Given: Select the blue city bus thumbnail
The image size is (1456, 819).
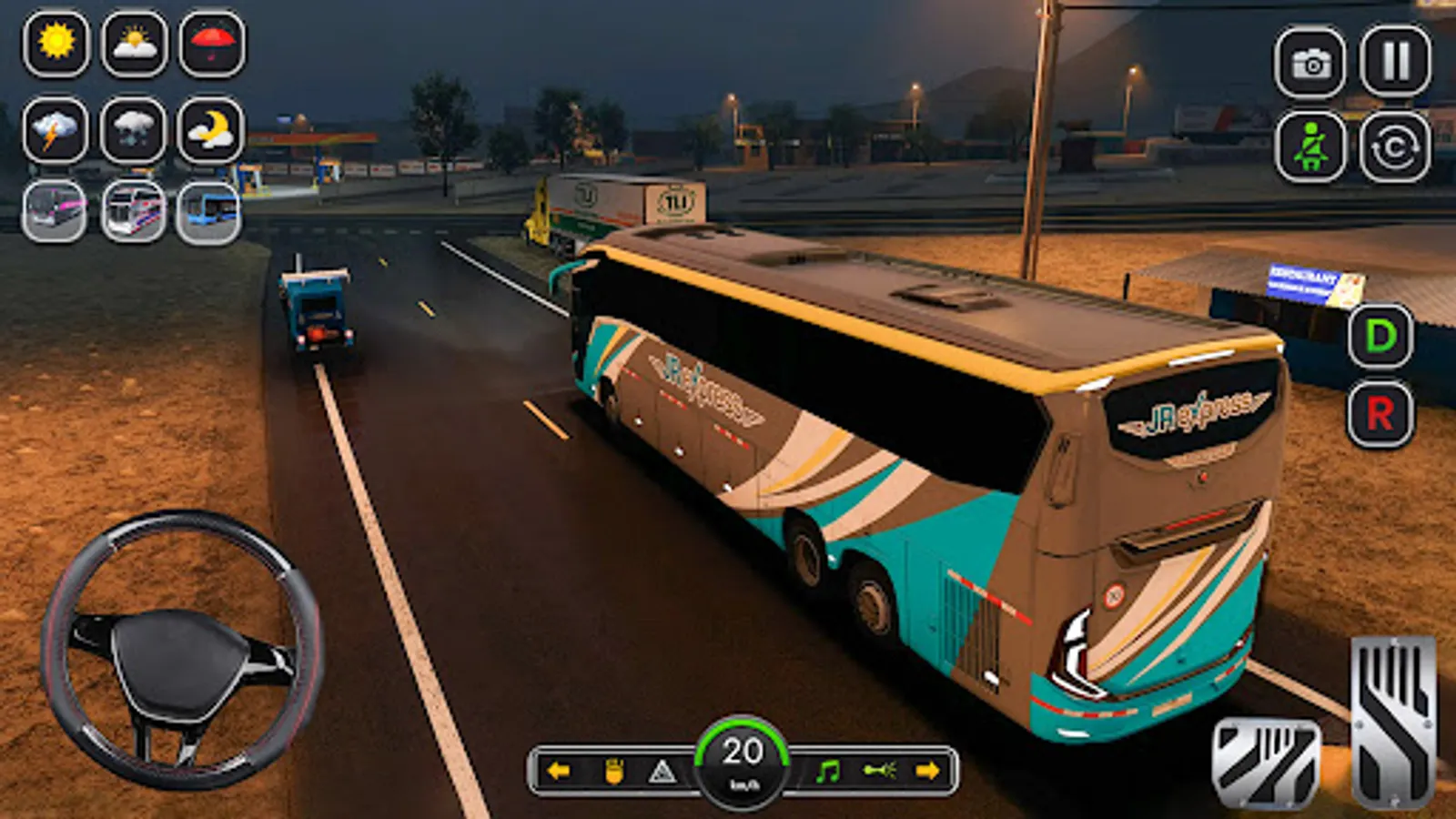Looking at the screenshot, I should point(210,212).
